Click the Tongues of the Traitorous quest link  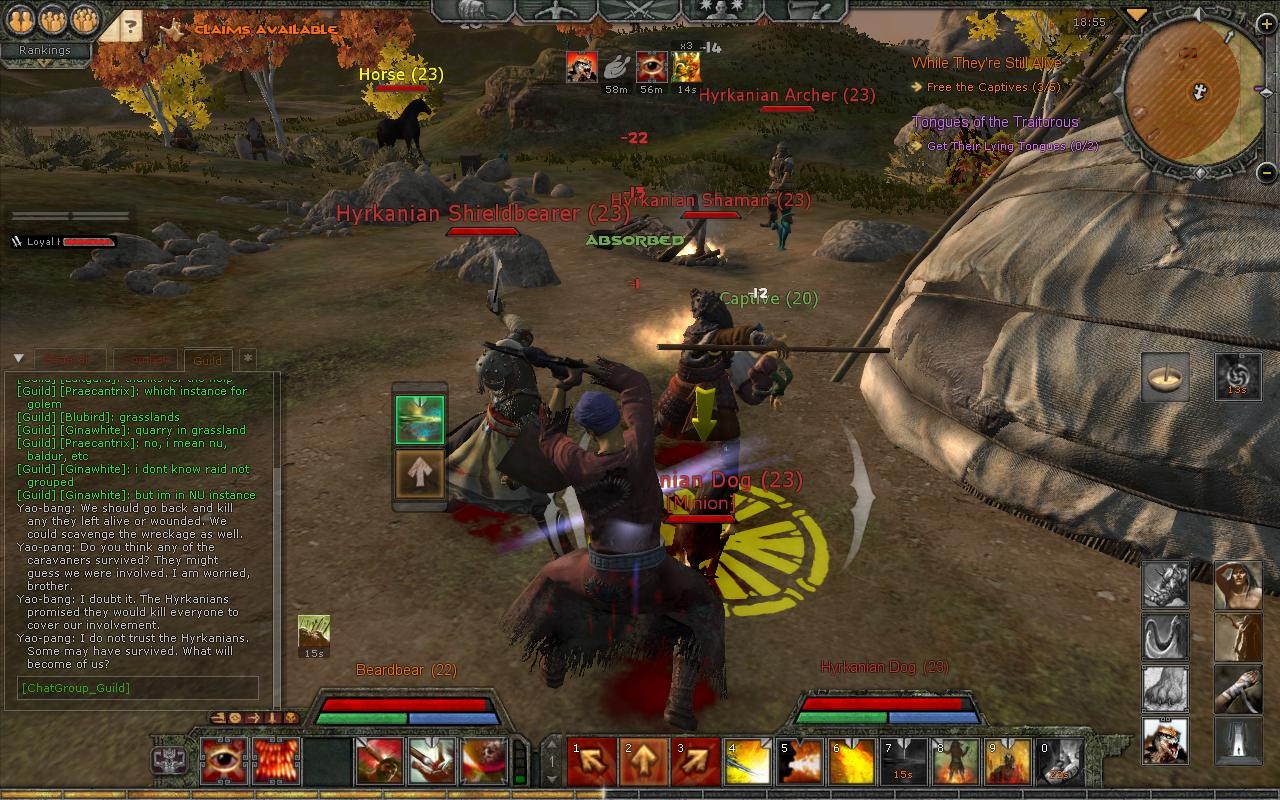click(x=995, y=121)
